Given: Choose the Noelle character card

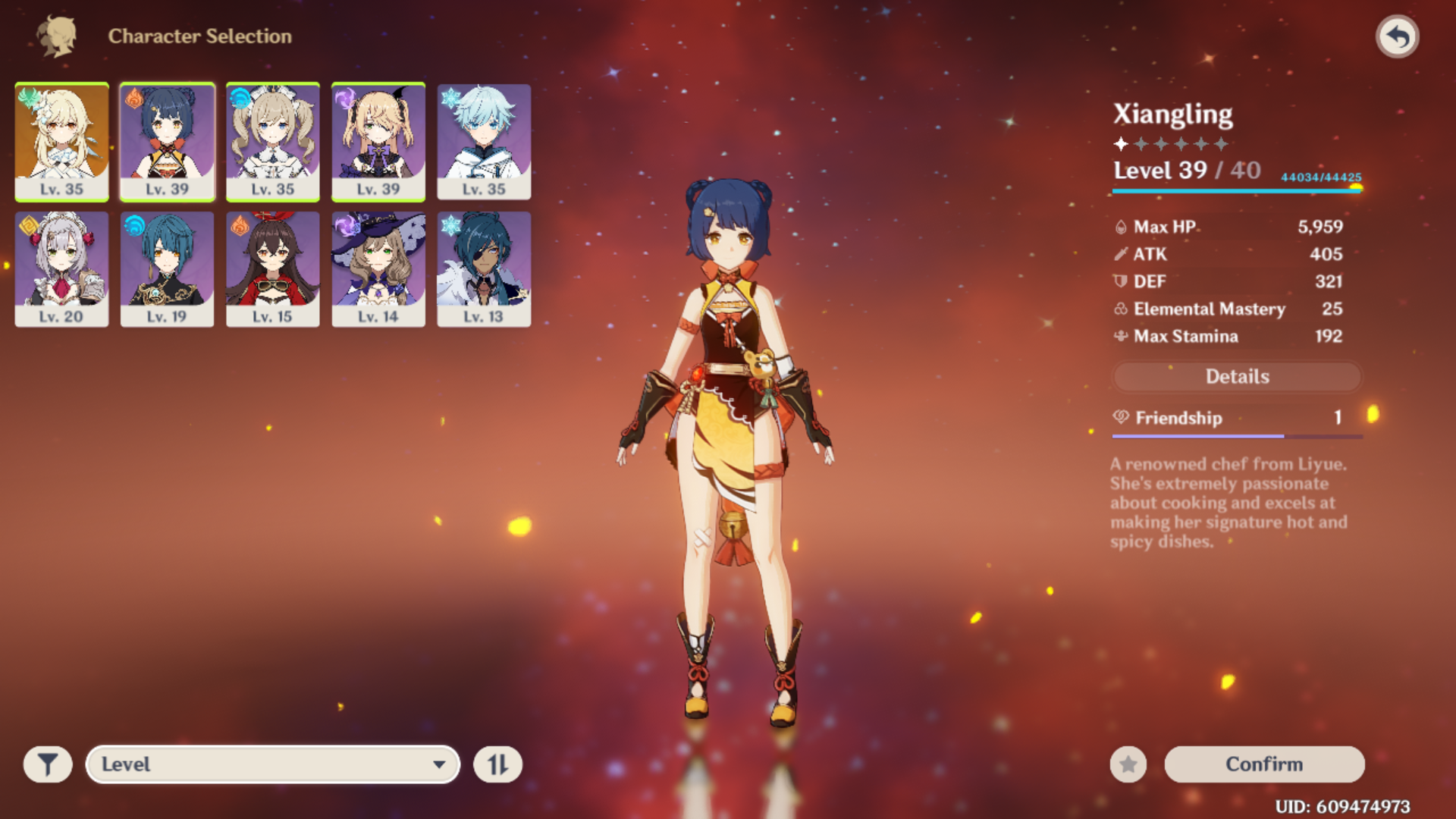Looking at the screenshot, I should coord(61,269).
